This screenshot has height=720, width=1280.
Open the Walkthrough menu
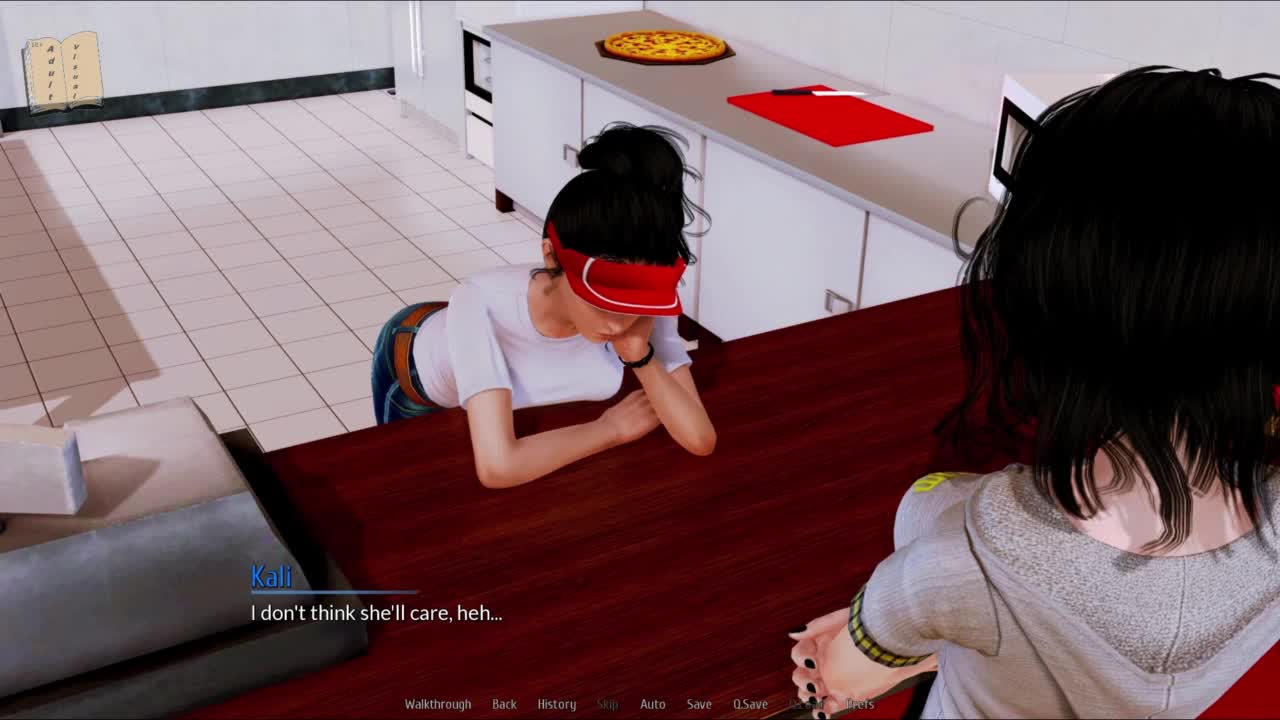[437, 704]
